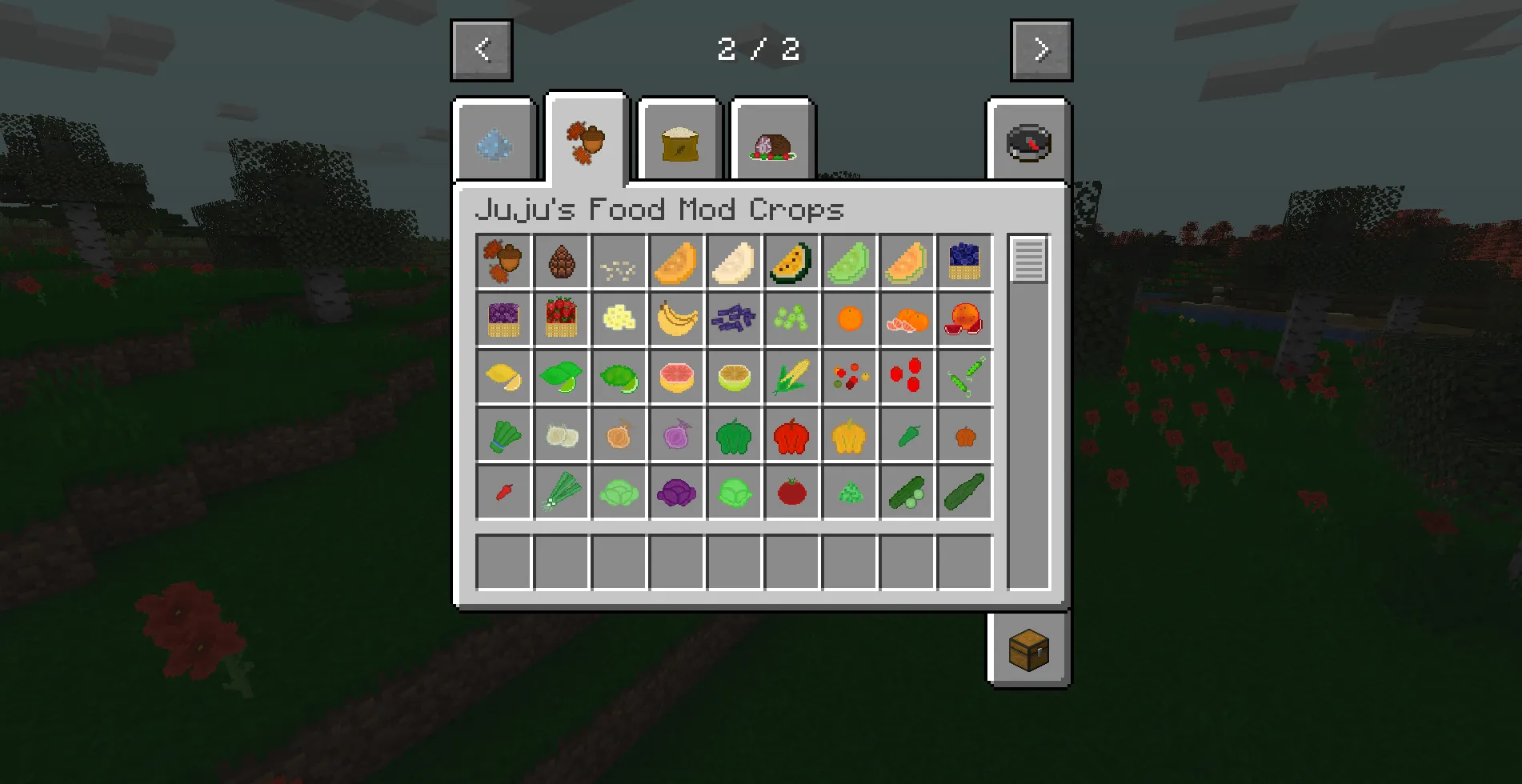The height and width of the screenshot is (784, 1522).
Task: Open the compass search tab
Action: click(1029, 142)
